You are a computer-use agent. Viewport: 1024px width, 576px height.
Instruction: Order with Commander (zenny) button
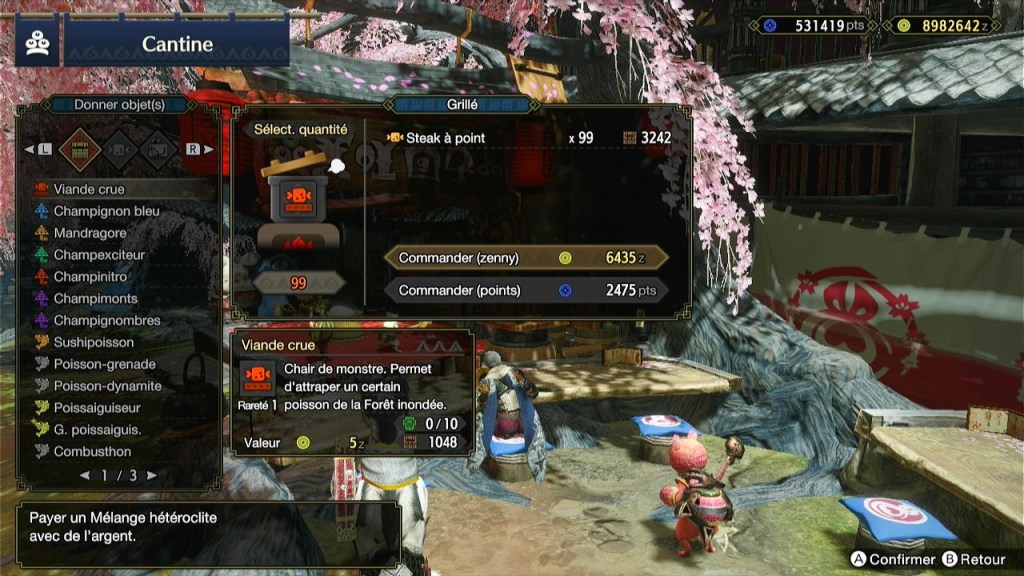[526, 258]
